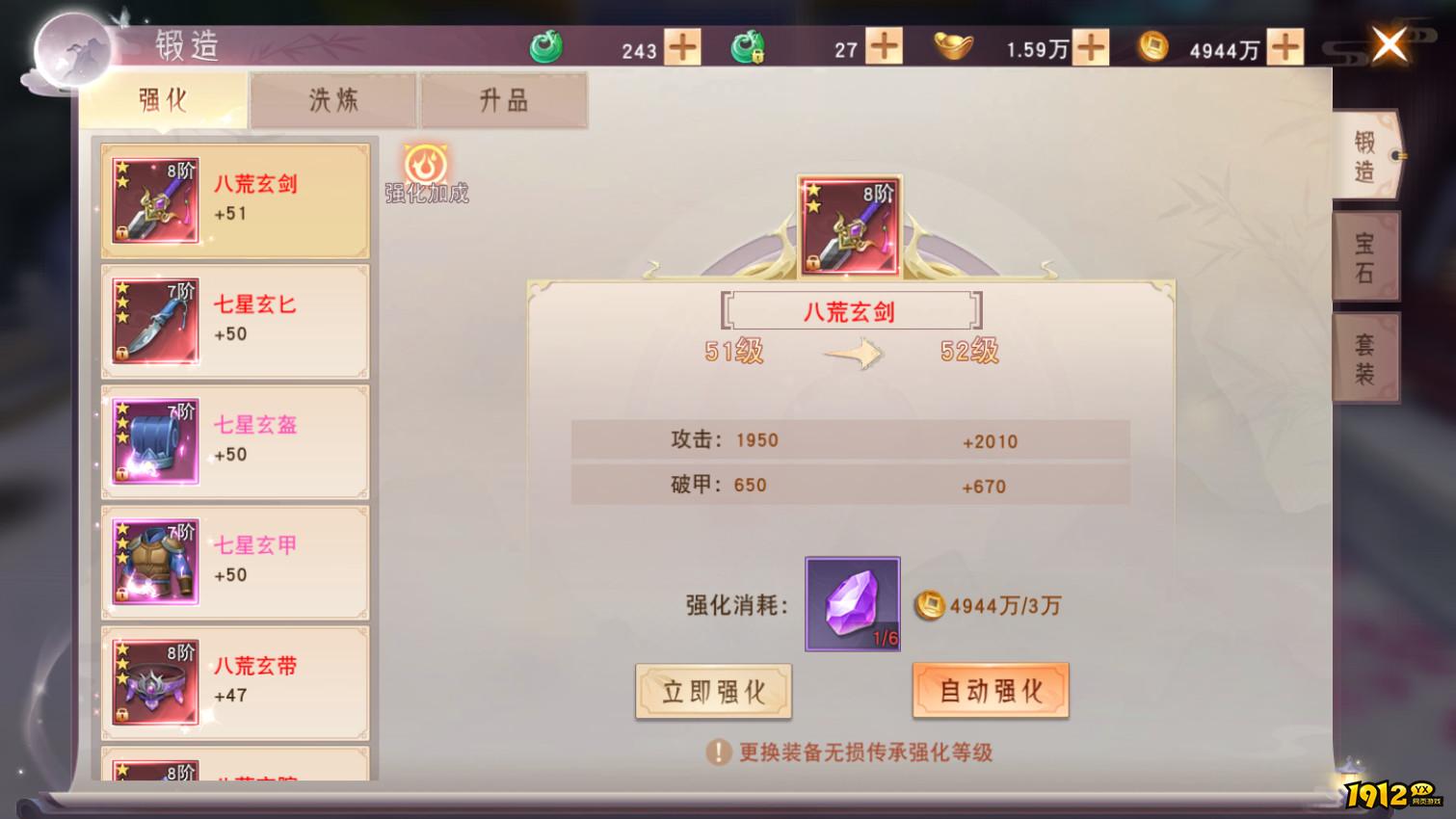The image size is (1456, 819).
Task: Click the plus beside the 1.59万 currency
Action: pyautogui.click(x=1090, y=44)
